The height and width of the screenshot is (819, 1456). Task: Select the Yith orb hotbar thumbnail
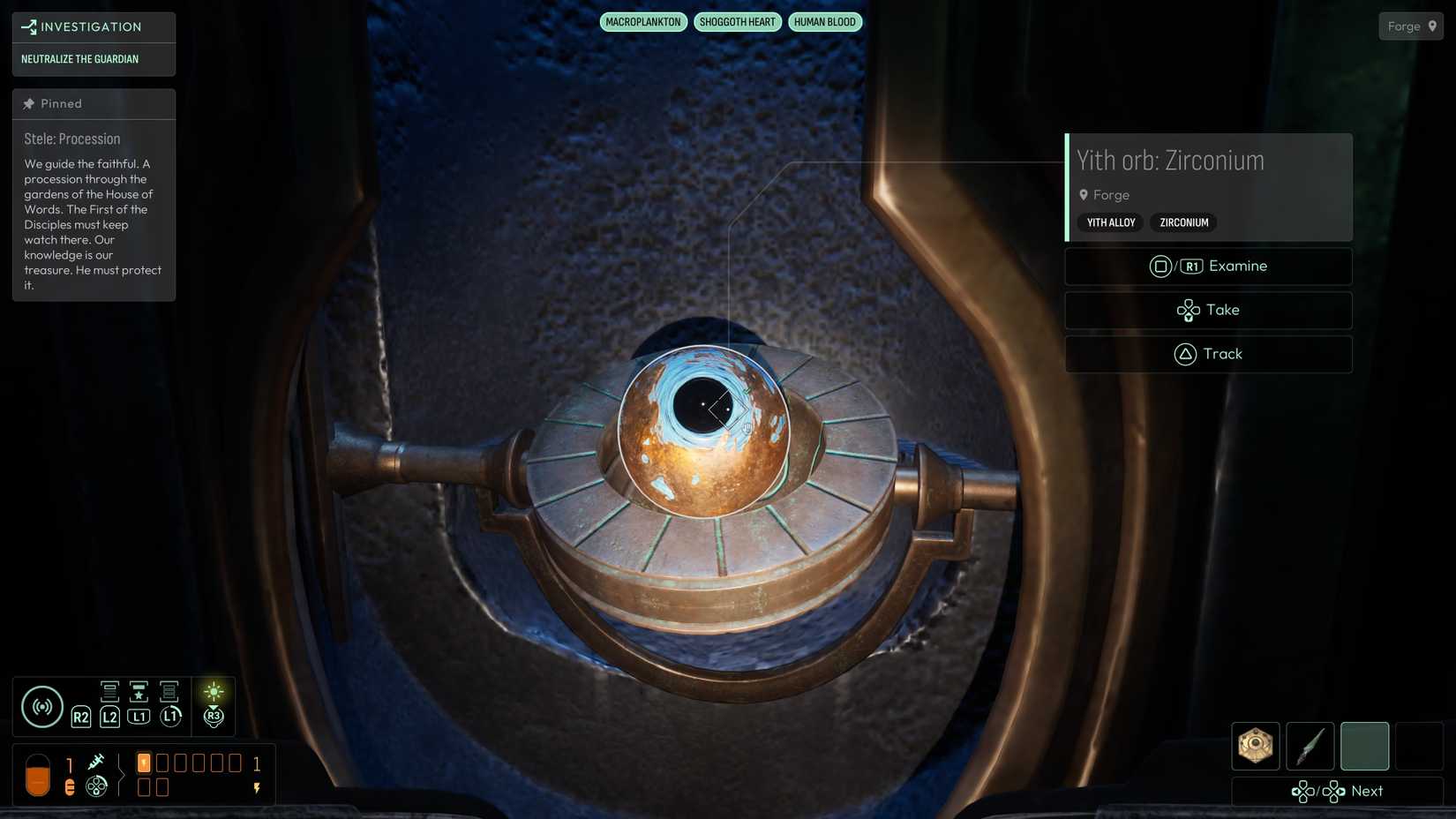pos(1255,746)
